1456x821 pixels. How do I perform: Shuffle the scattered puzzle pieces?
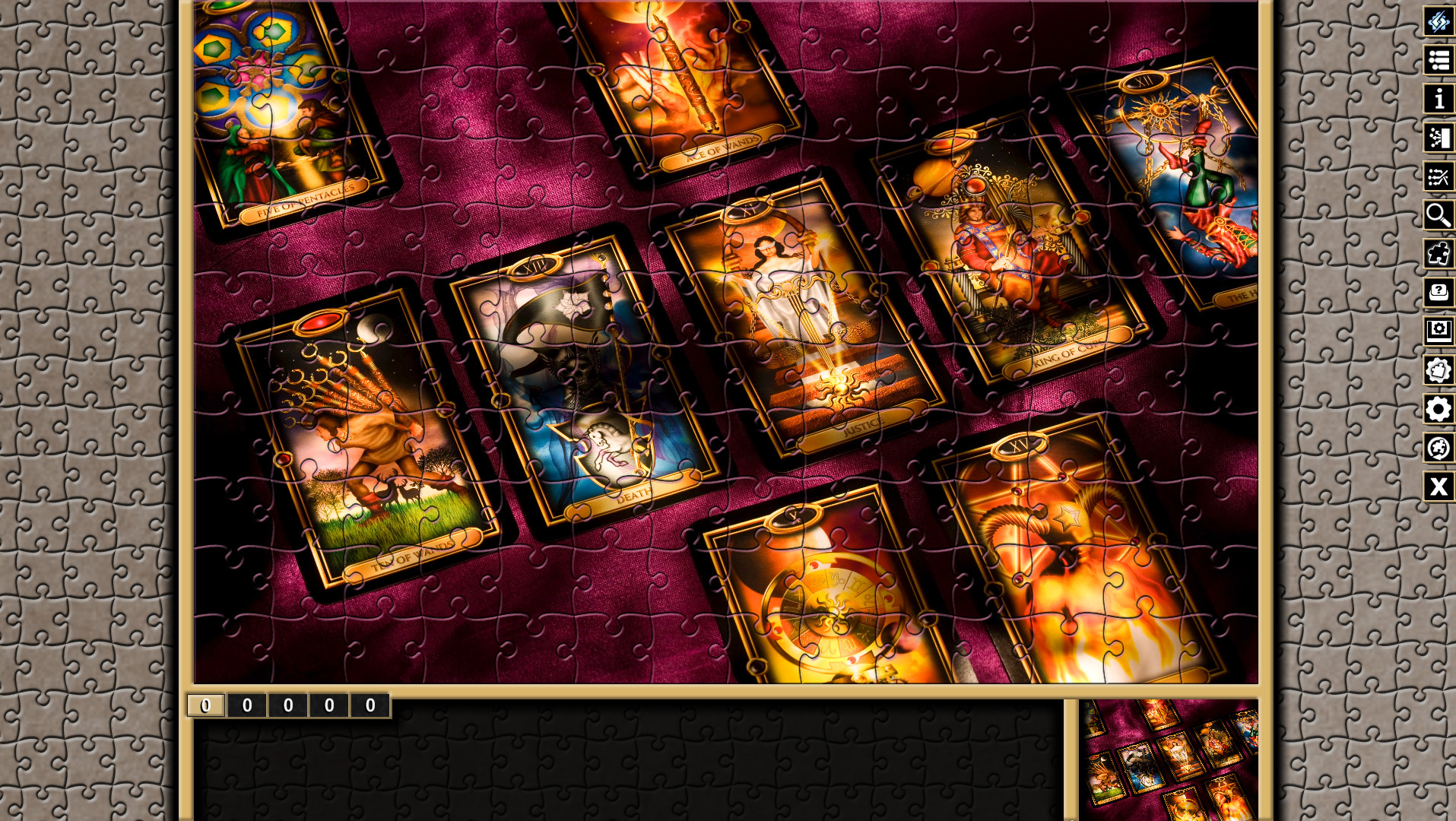tap(1438, 178)
